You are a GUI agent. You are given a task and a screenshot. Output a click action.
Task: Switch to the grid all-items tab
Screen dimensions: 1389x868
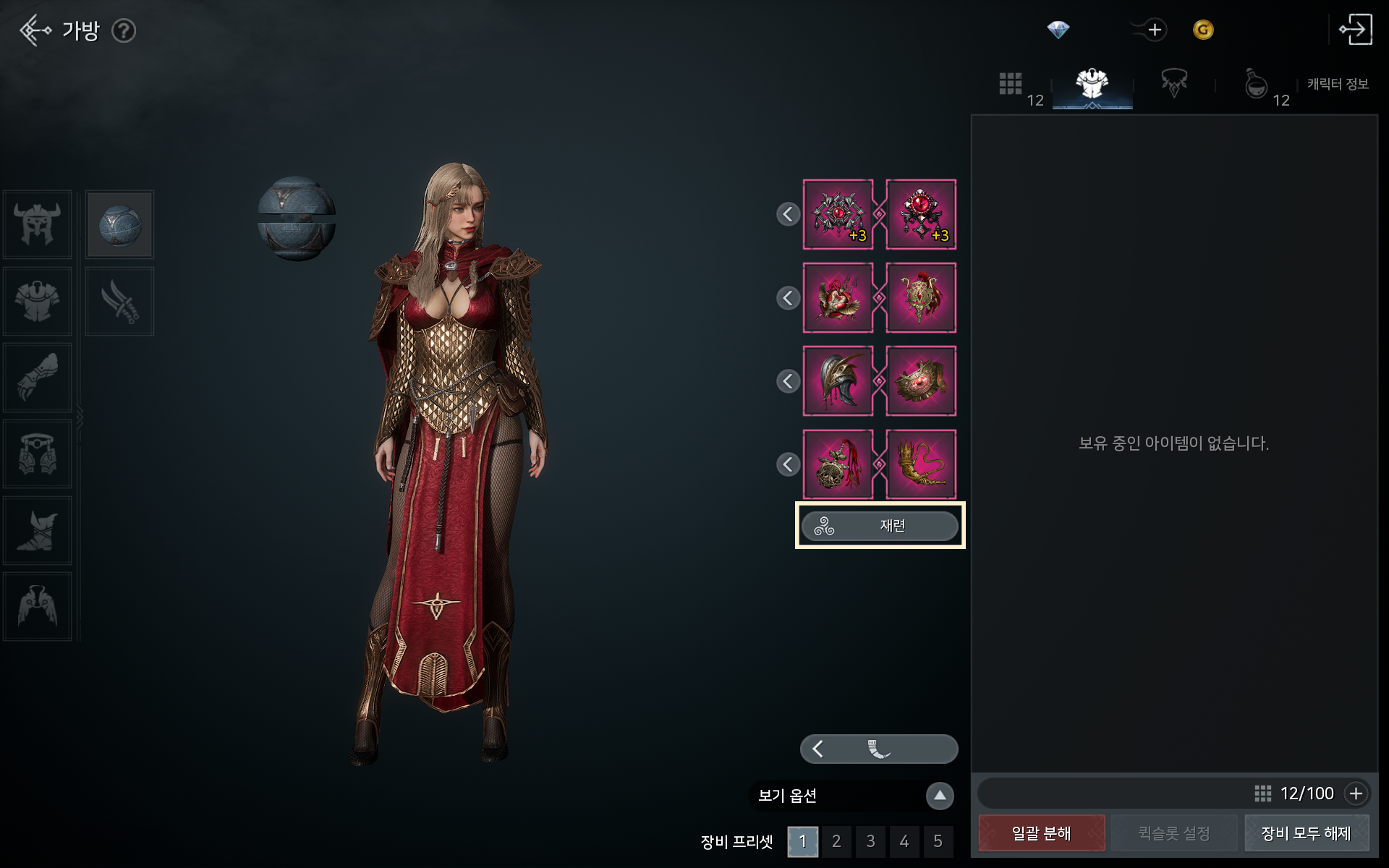1011,84
